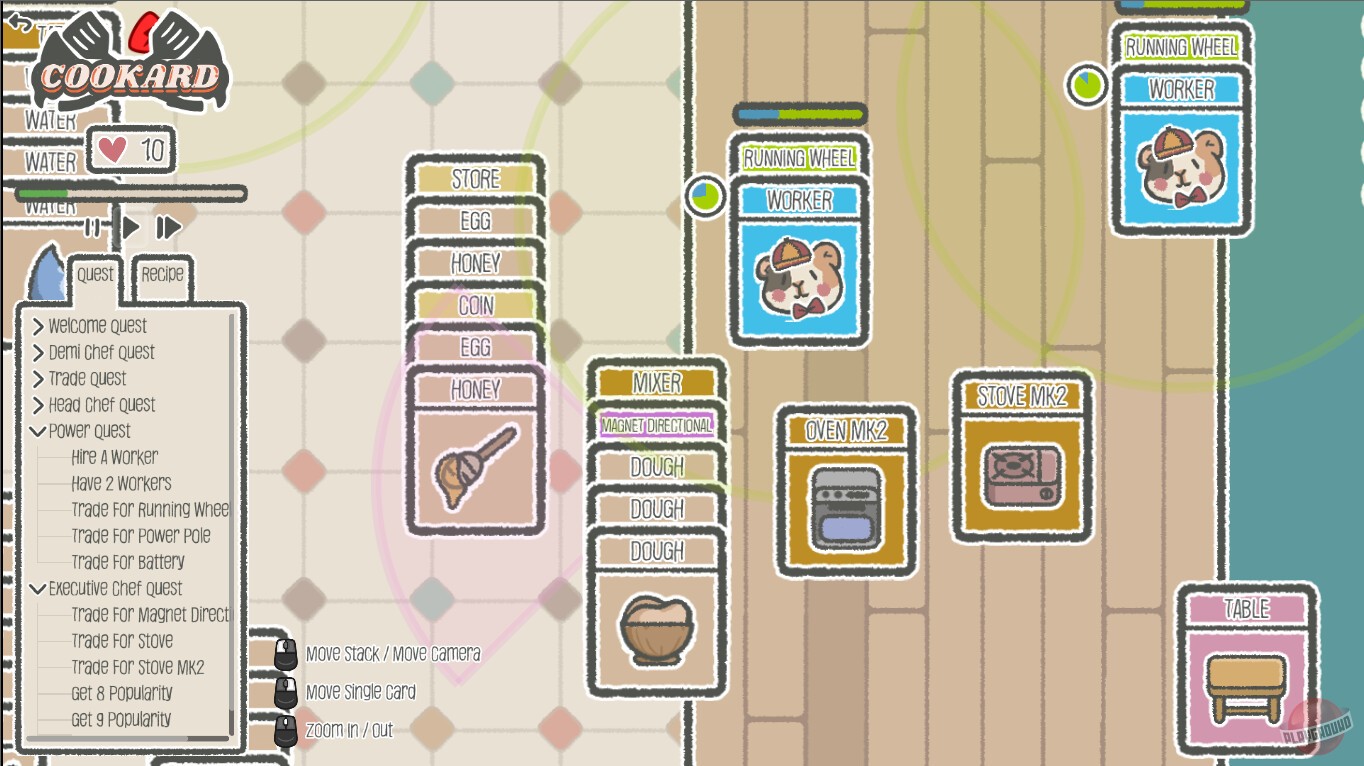Click the Honey card's whisk icon
The height and width of the screenshot is (766, 1364).
click(x=475, y=465)
